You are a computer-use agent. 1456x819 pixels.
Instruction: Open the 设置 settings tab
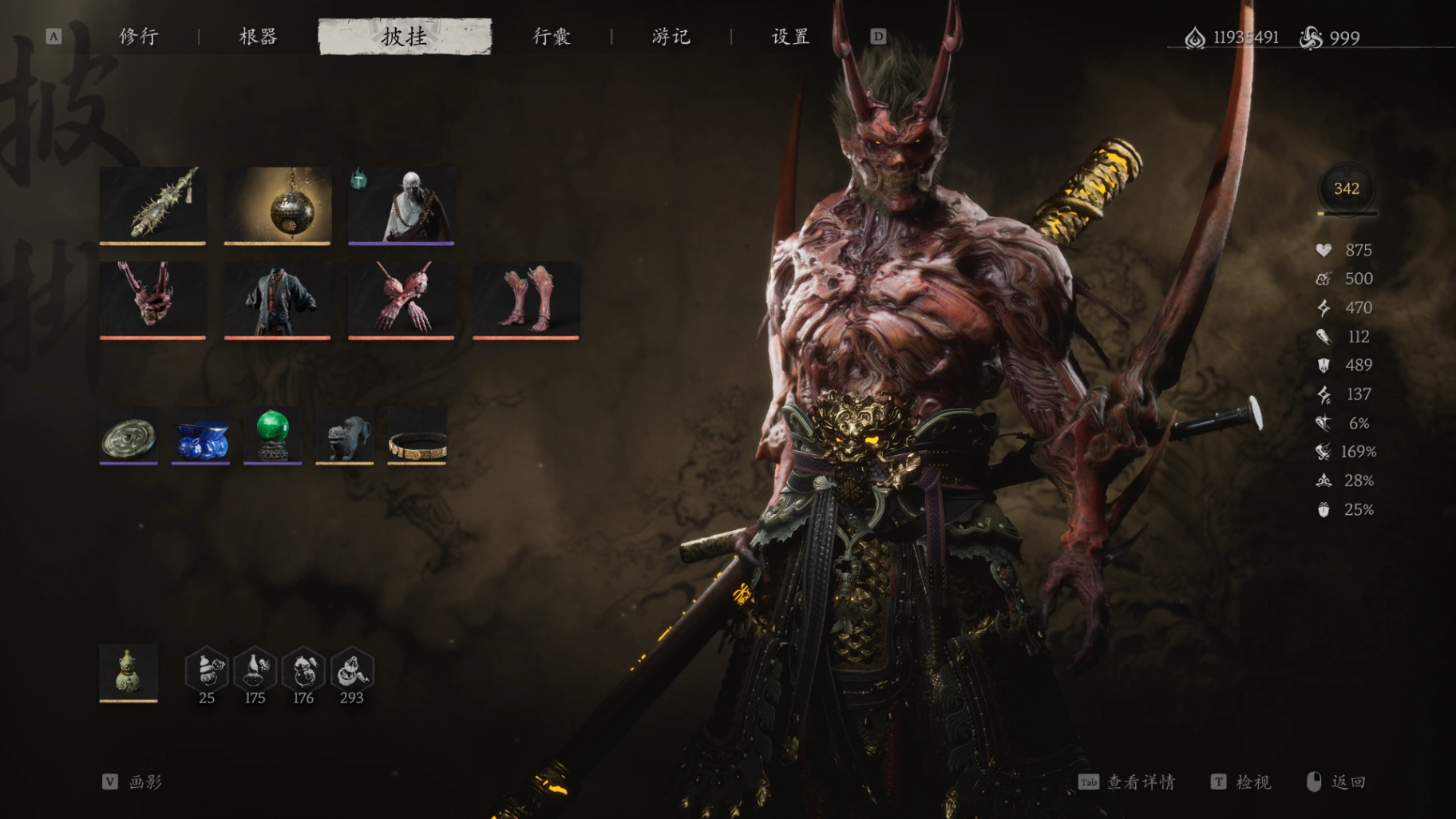tap(790, 37)
